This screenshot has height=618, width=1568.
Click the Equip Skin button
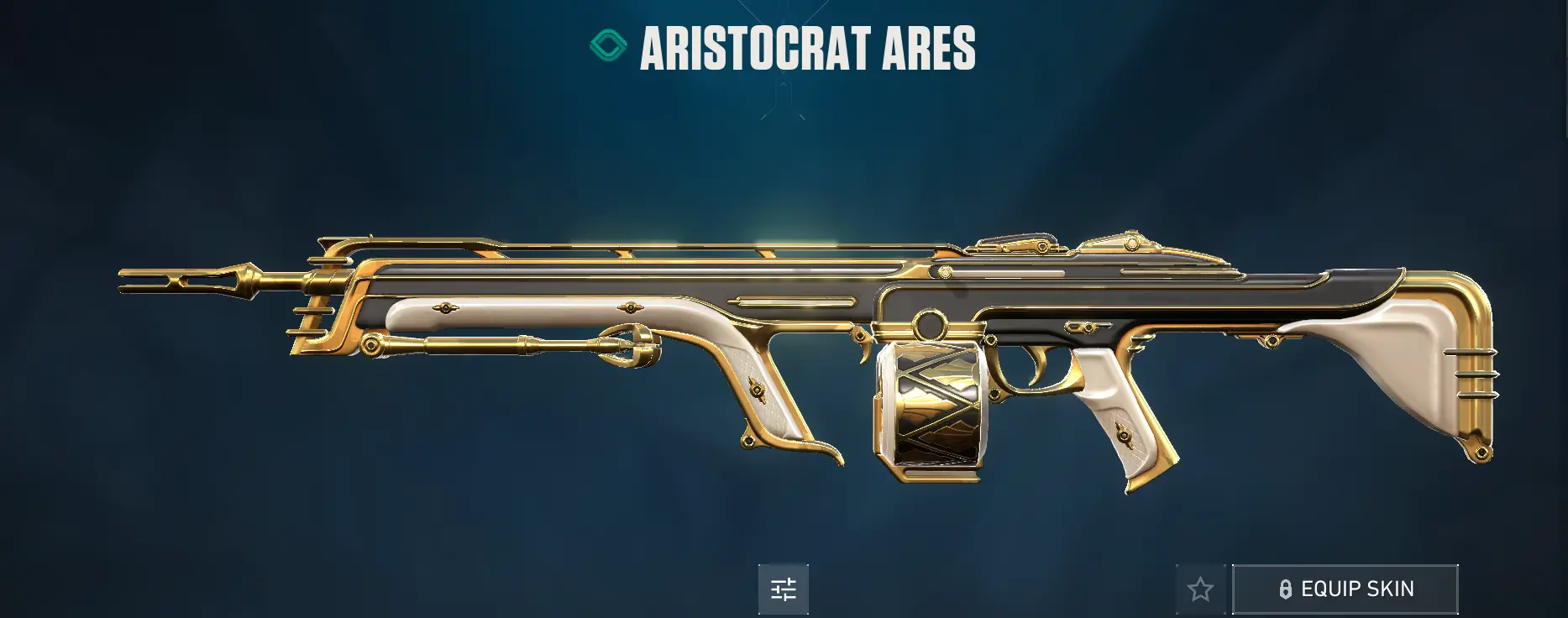1345,589
